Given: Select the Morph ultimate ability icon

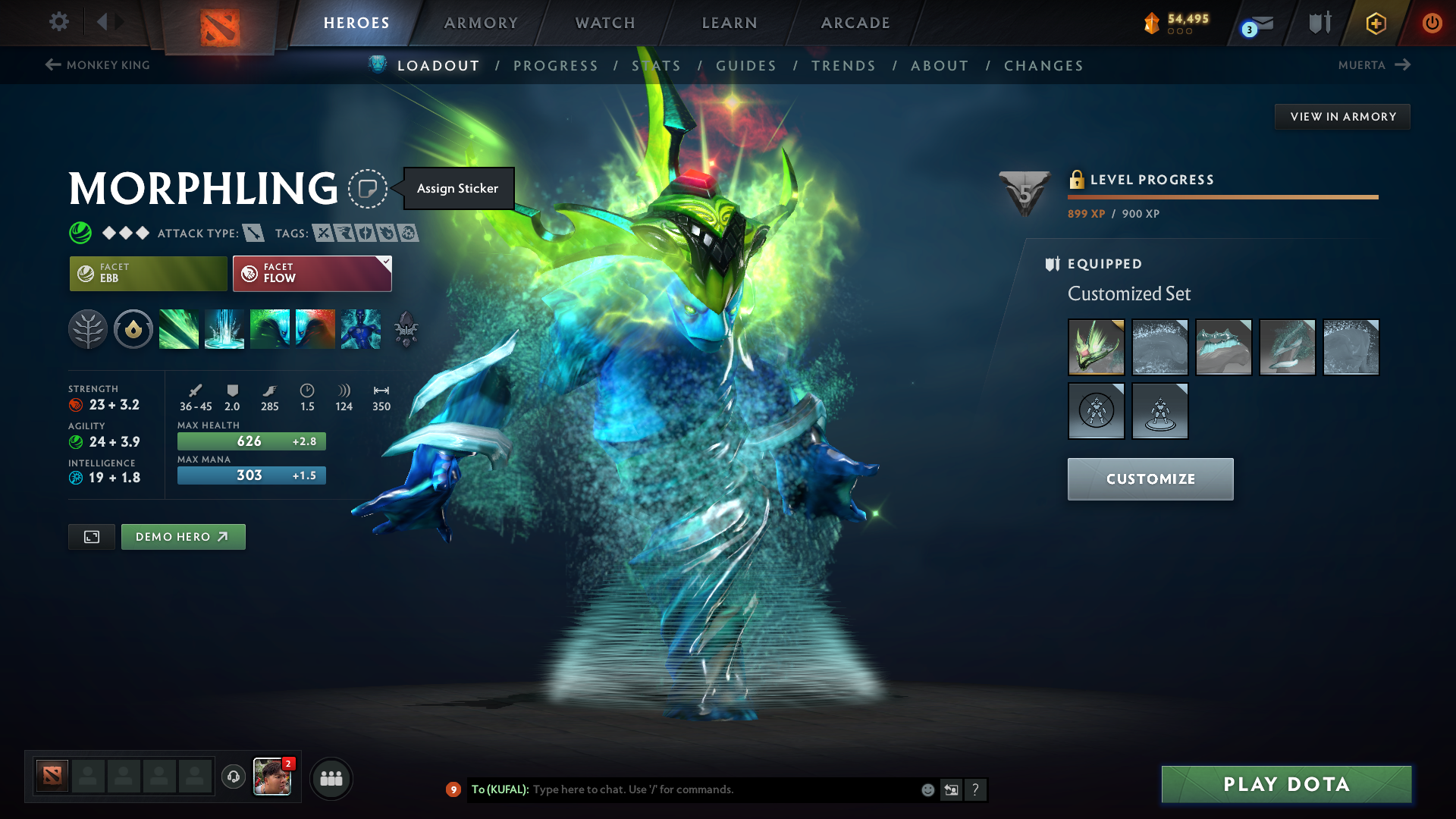Looking at the screenshot, I should (360, 328).
